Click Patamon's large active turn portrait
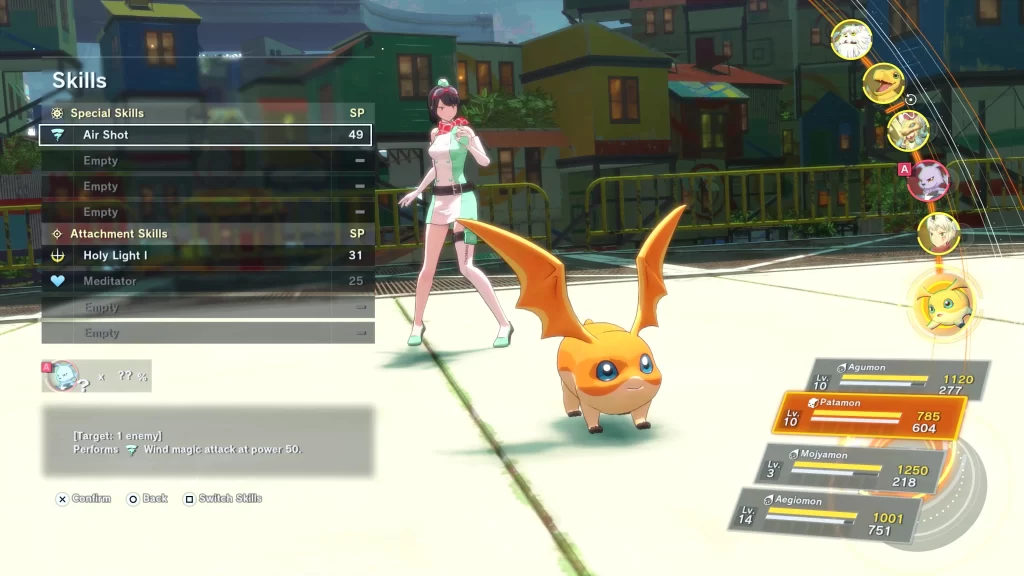Screen dimensions: 1024x576 pos(943,305)
